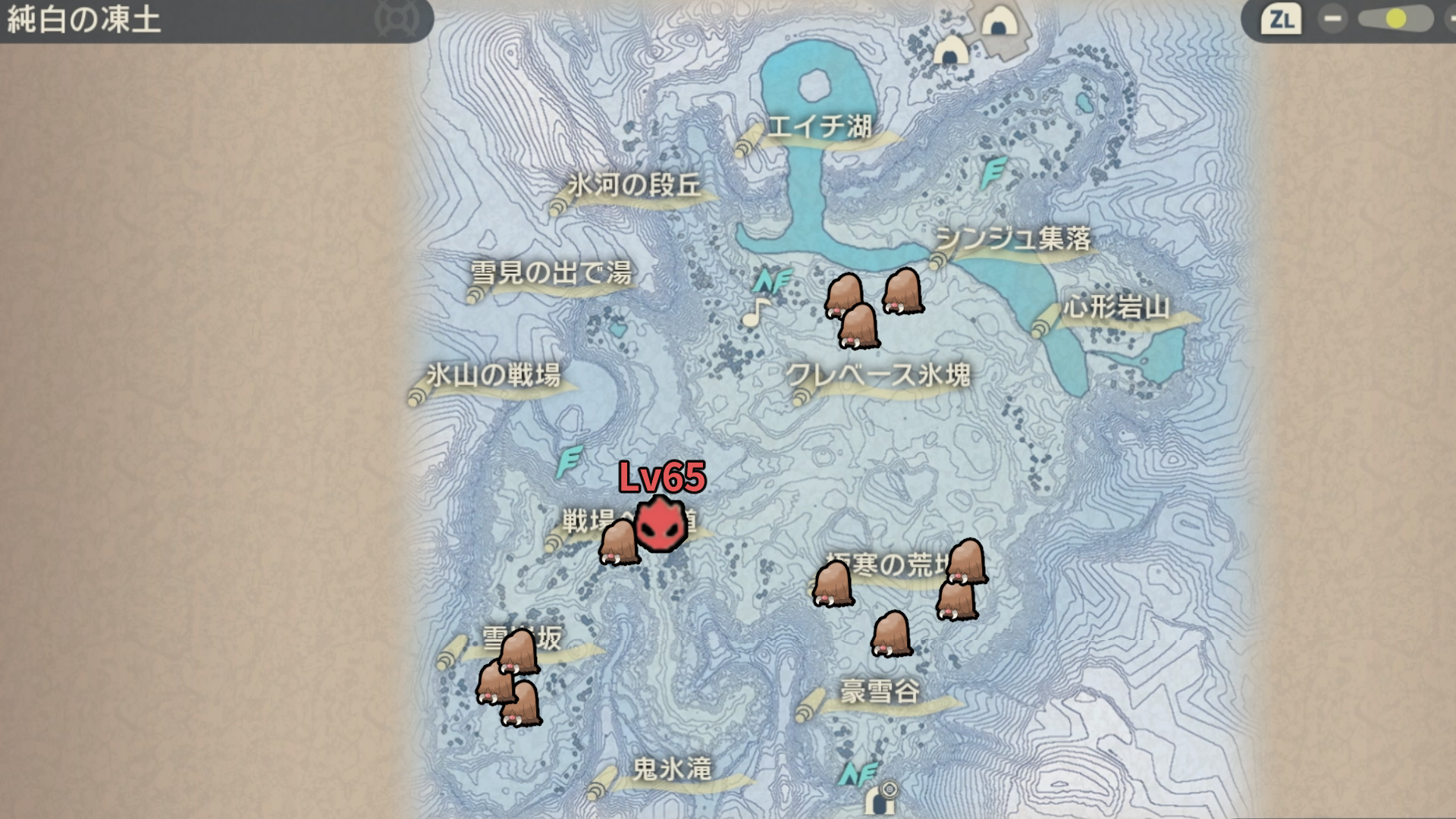The height and width of the screenshot is (819, 1456).
Task: Select the red Lv65 alpha marker
Action: pyautogui.click(x=661, y=524)
